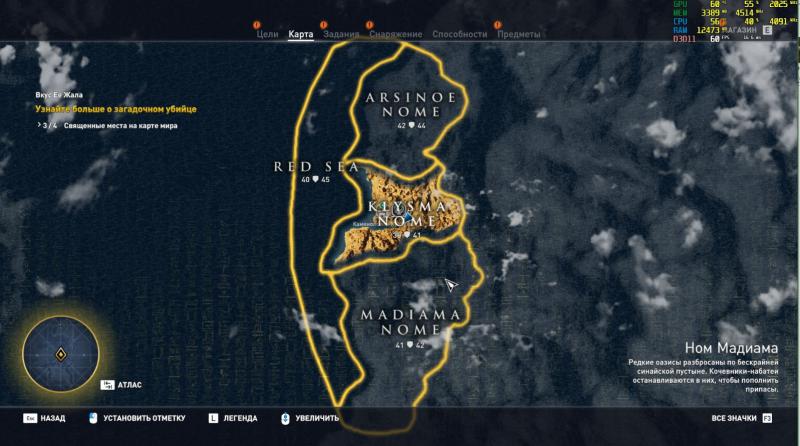Image resolution: width=800 pixels, height=446 pixels.
Task: Switch to the Цели tab
Action: click(267, 34)
